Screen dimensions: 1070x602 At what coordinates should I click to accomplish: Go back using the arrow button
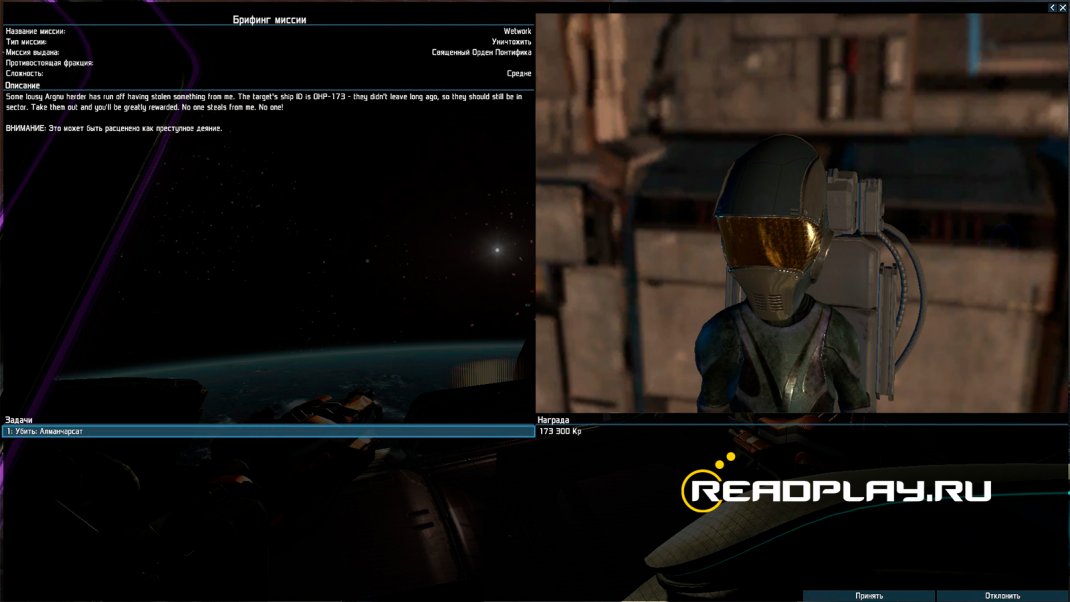tap(1052, 7)
